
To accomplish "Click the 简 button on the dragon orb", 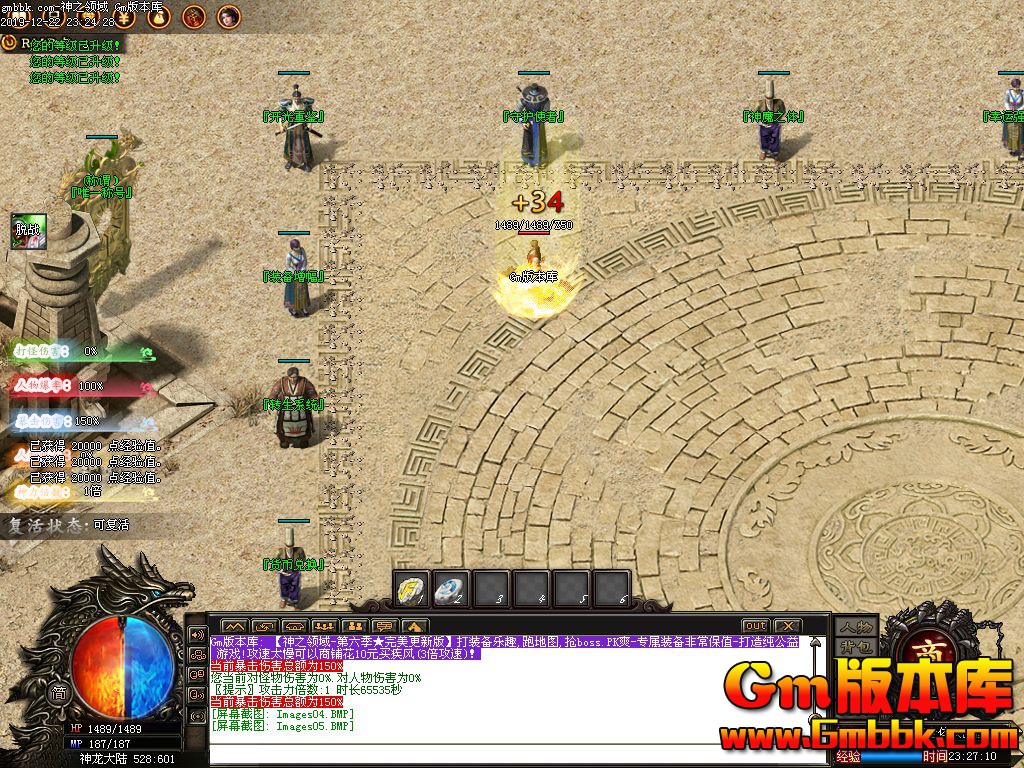I will pos(60,693).
